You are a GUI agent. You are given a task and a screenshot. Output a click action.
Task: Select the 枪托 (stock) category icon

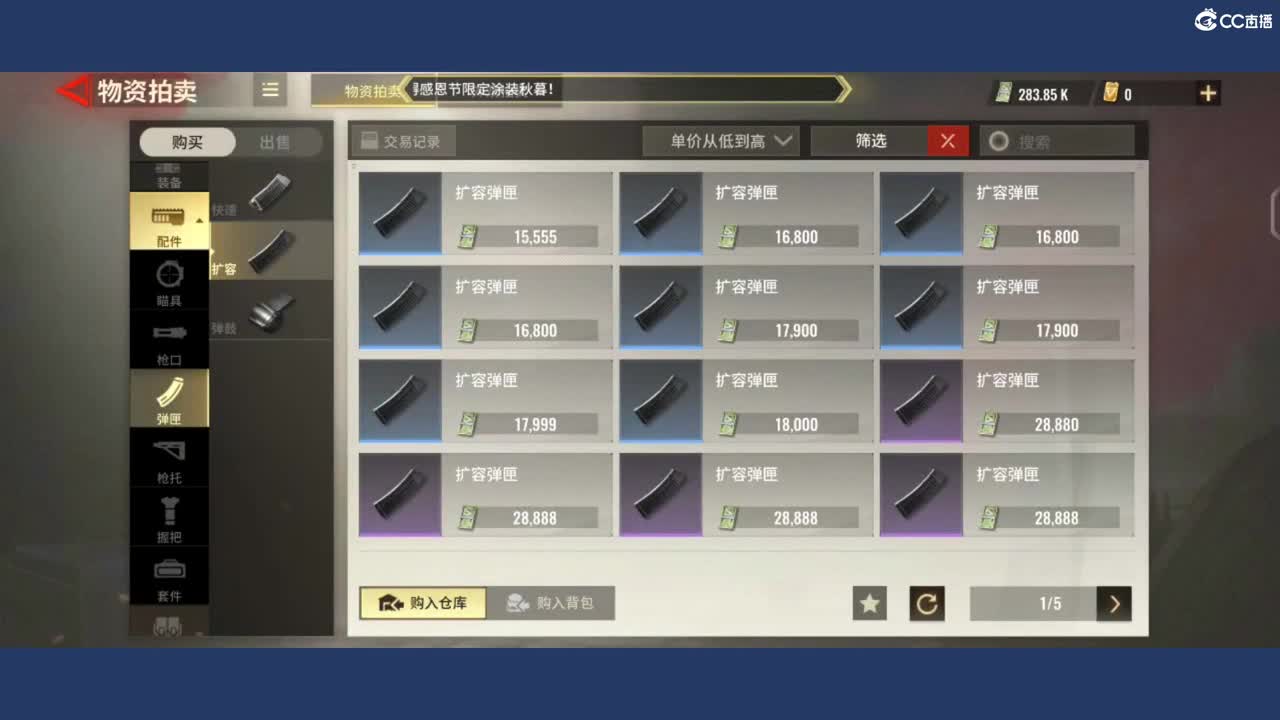click(170, 458)
